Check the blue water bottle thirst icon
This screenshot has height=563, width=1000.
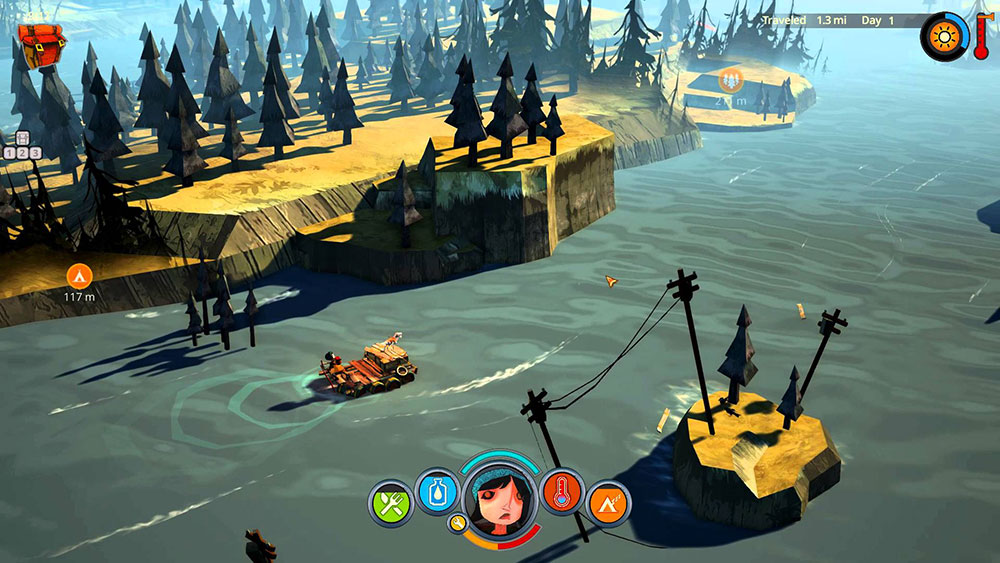tap(437, 492)
